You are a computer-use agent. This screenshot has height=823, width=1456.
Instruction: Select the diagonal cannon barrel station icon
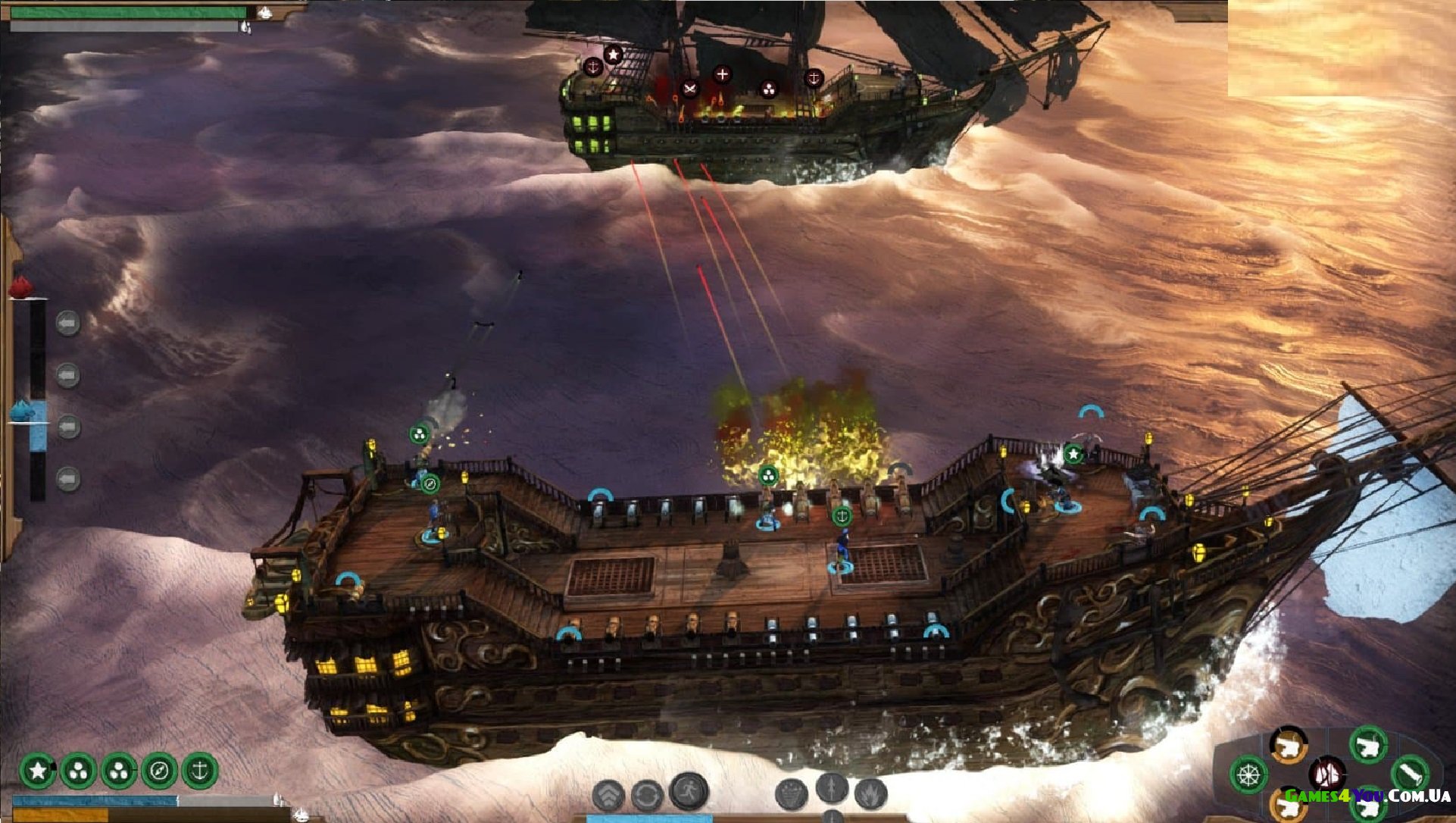(x=1410, y=774)
